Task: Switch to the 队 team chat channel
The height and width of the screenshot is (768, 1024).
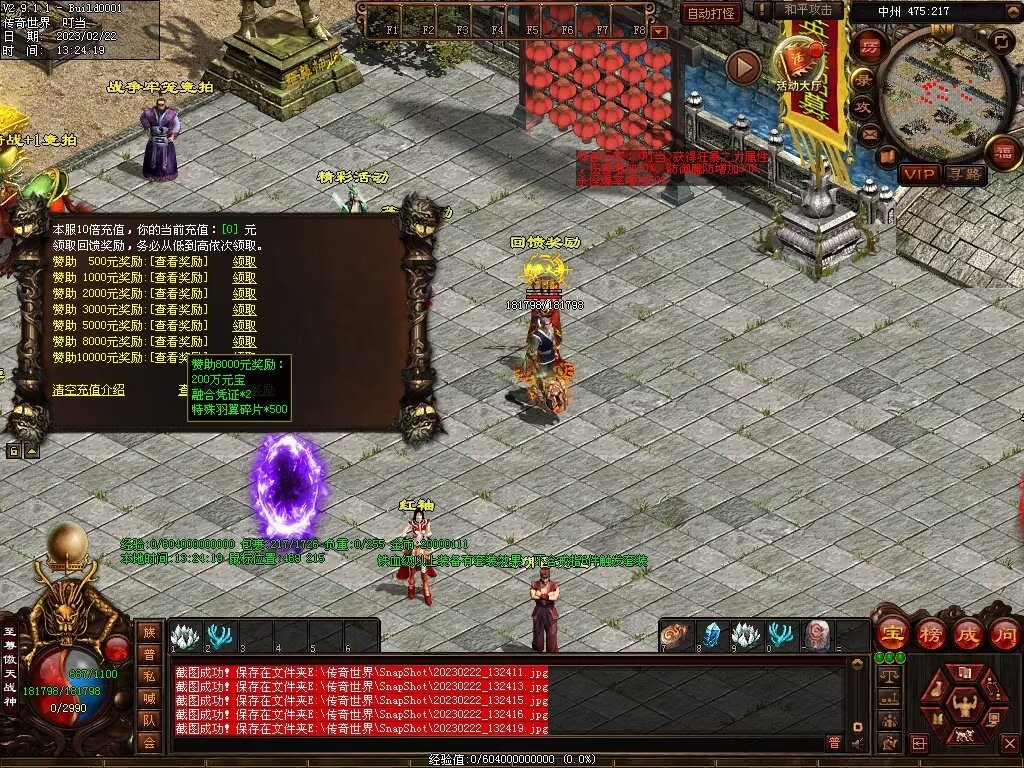Action: pyautogui.click(x=149, y=719)
